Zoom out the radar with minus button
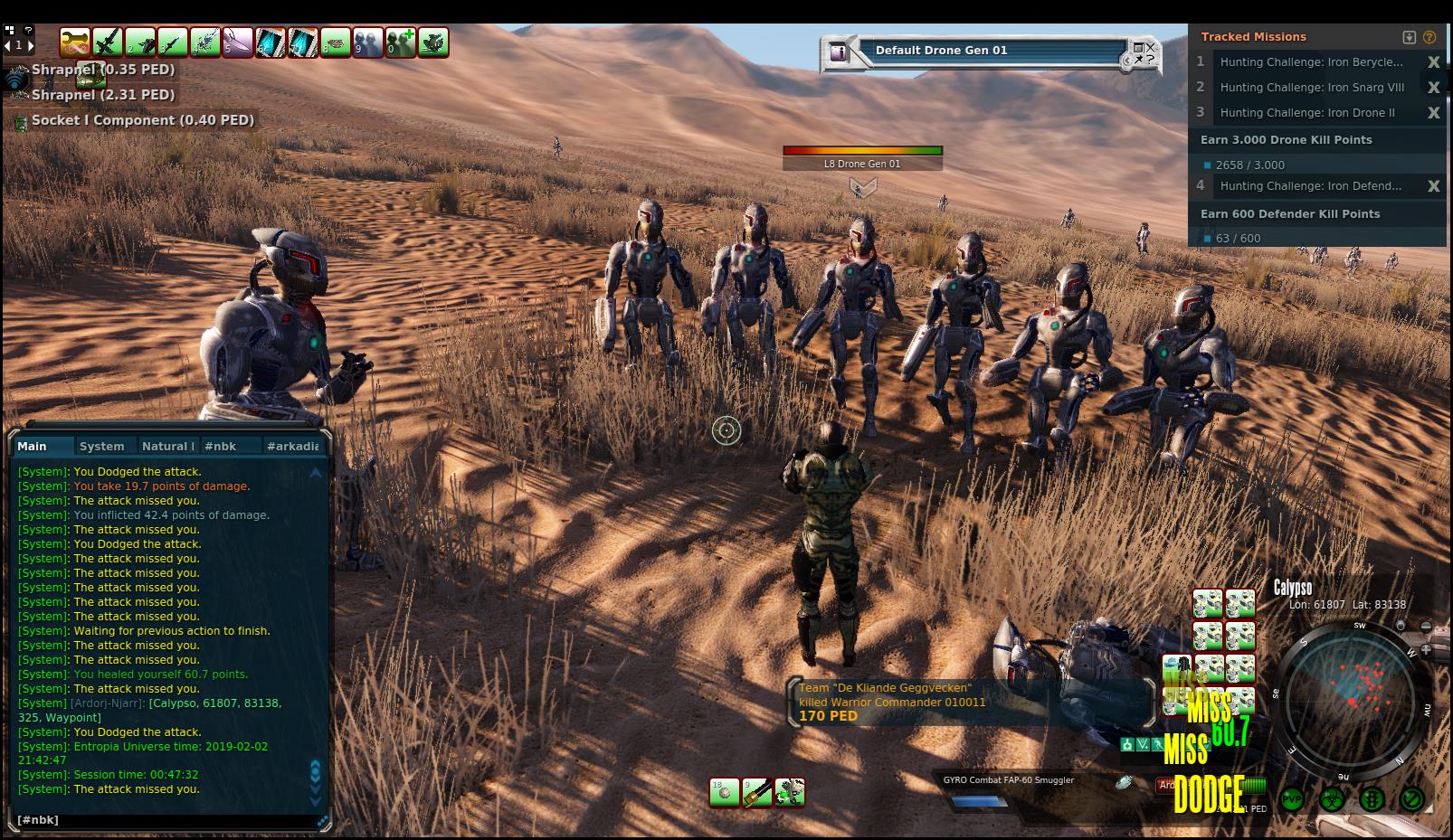This screenshot has width=1453, height=840. pos(1426,627)
